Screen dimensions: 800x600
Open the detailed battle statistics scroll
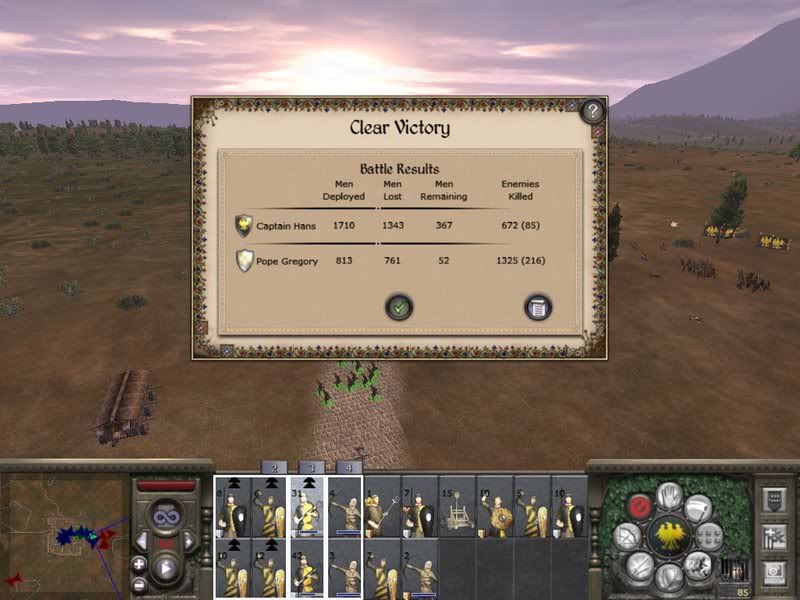tap(538, 308)
